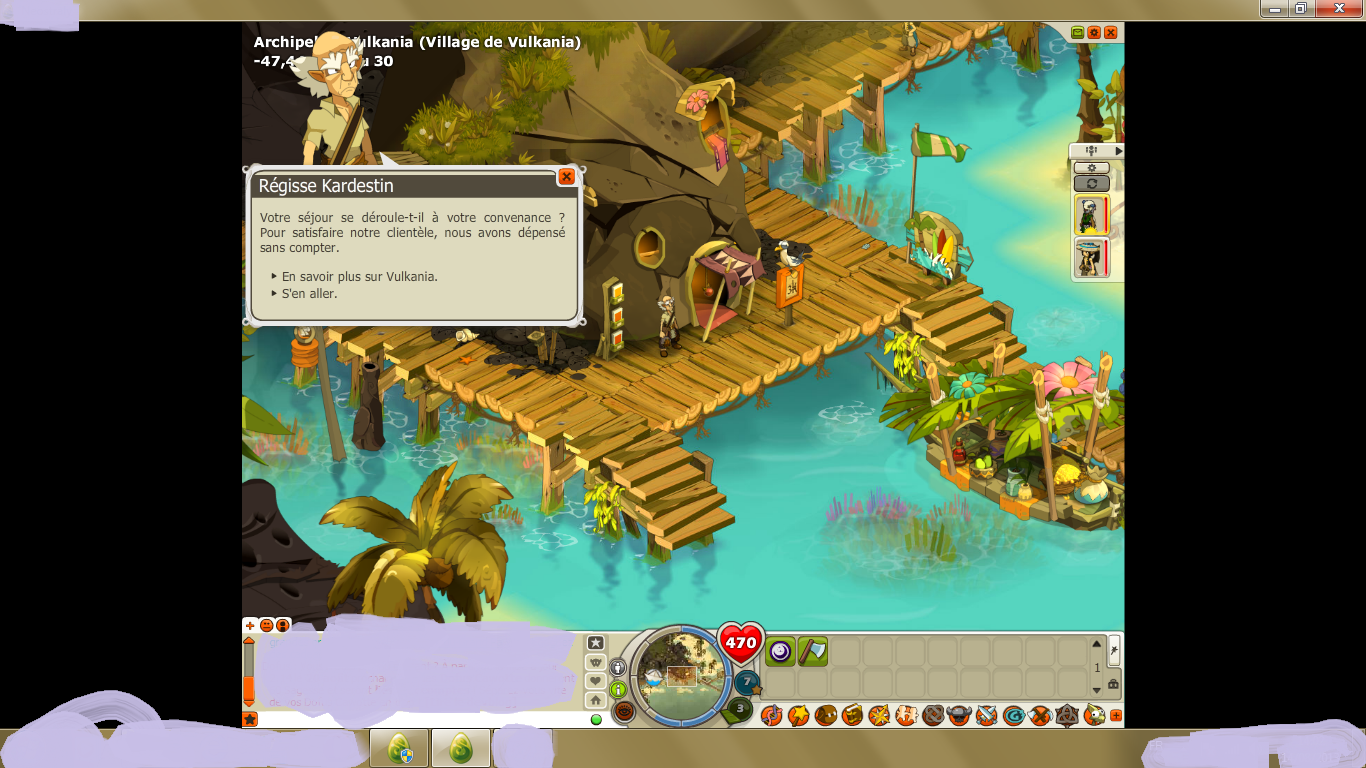Show the house tab beside chat

coord(595,700)
